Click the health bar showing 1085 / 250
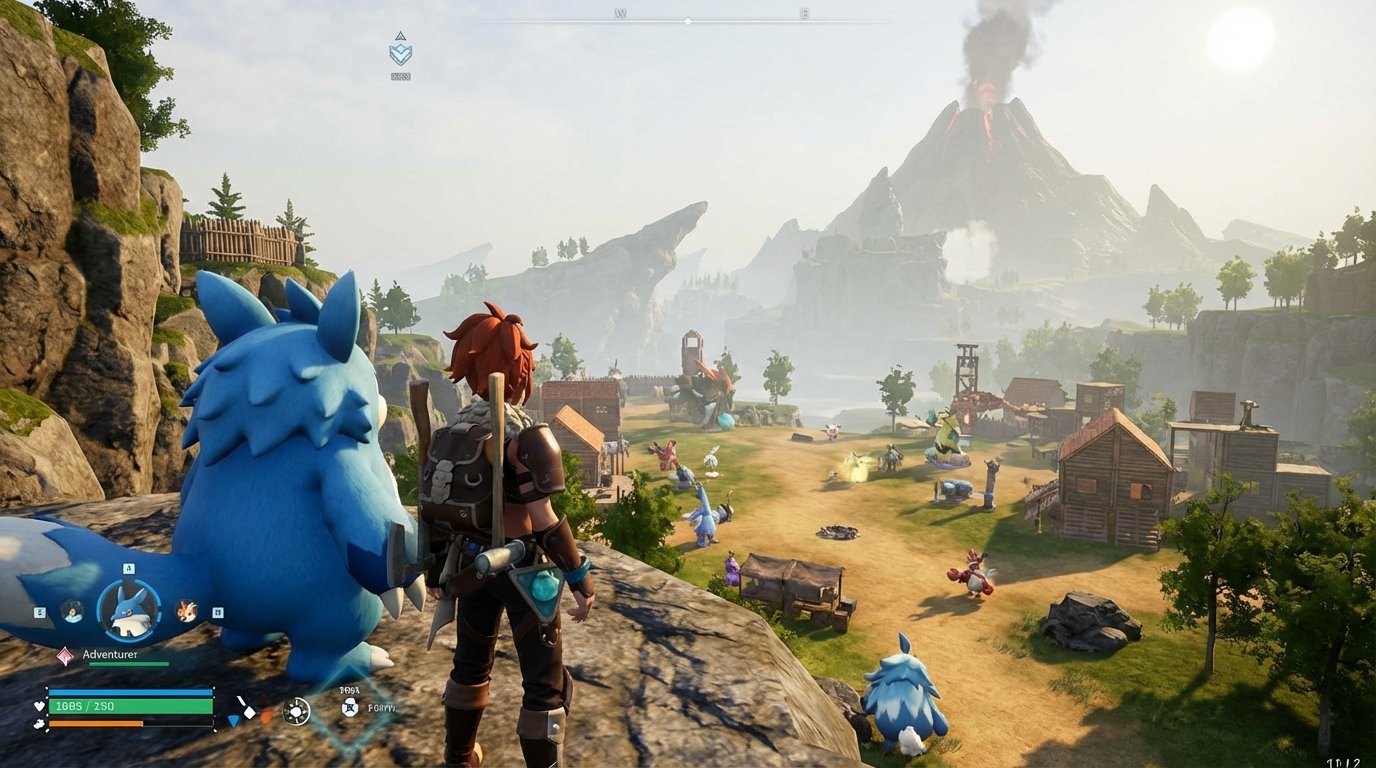Viewport: 1376px width, 768px height. point(128,705)
